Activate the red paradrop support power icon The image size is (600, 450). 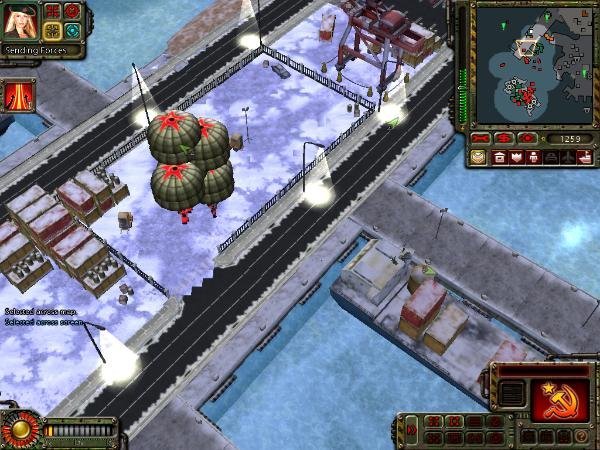[x=20, y=95]
